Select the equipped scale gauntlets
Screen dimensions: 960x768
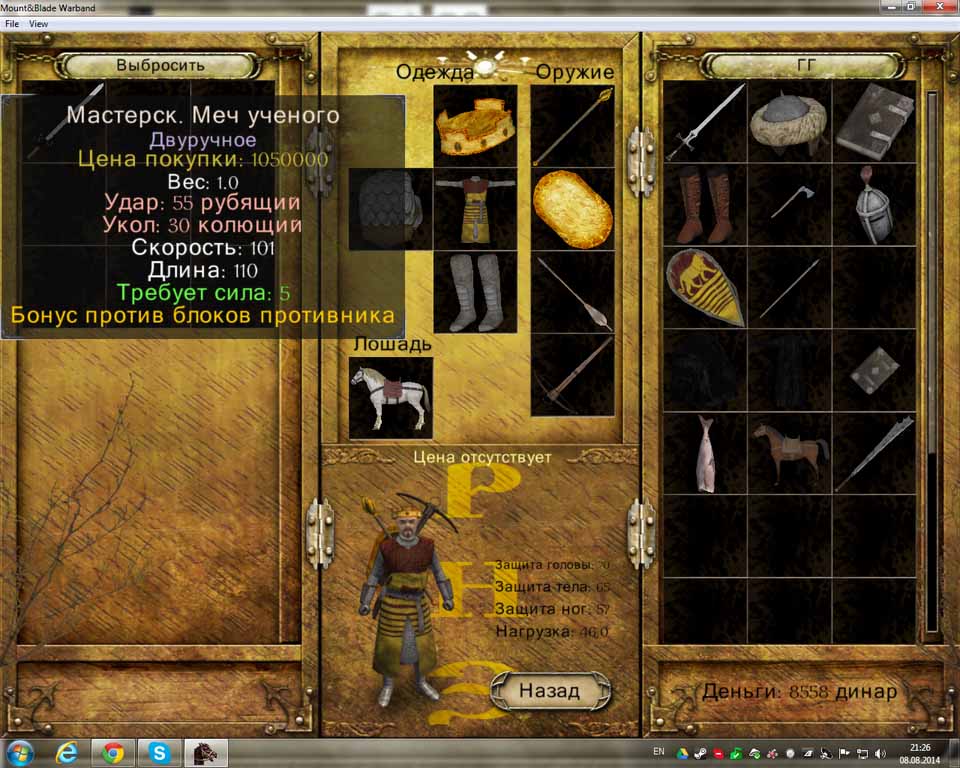[x=390, y=208]
